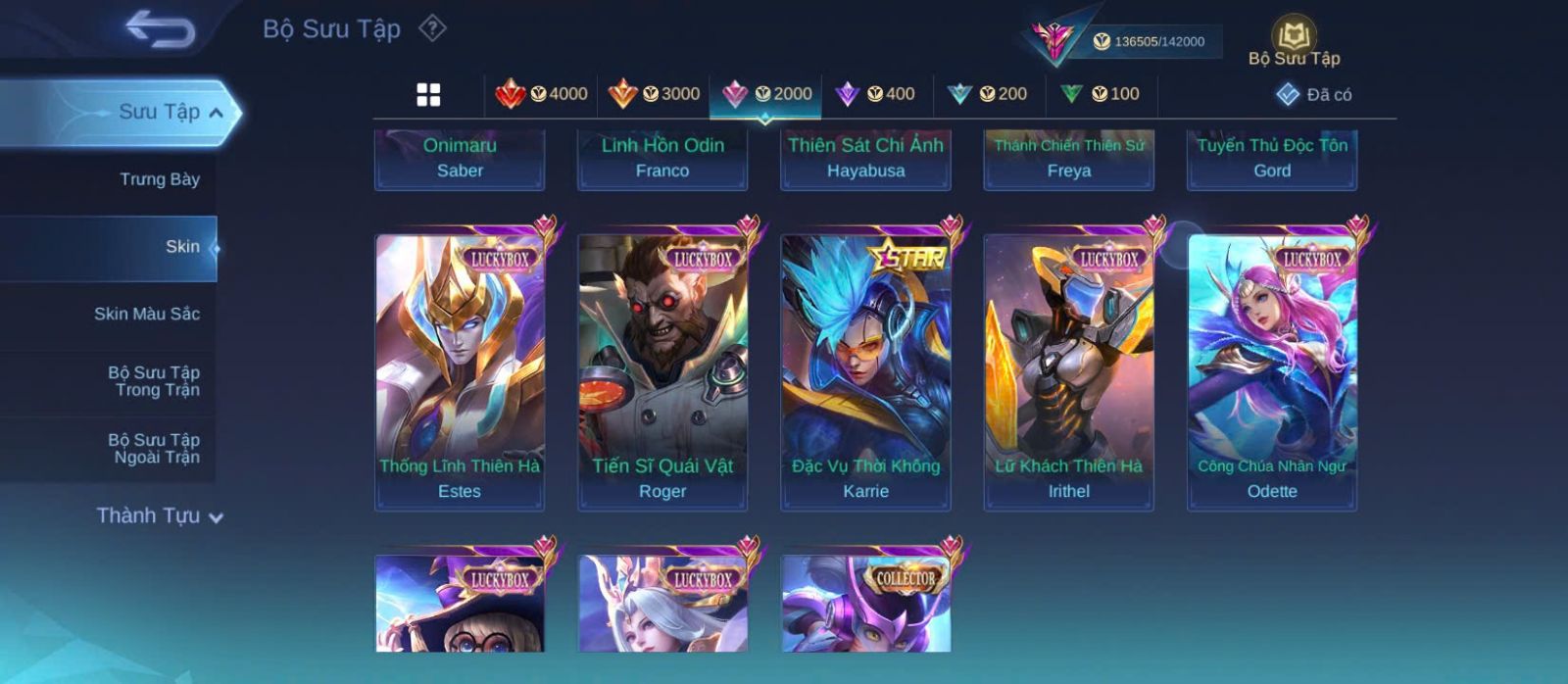Select Skin Màu Sắc in sidebar
The width and height of the screenshot is (1568, 684).
146,314
